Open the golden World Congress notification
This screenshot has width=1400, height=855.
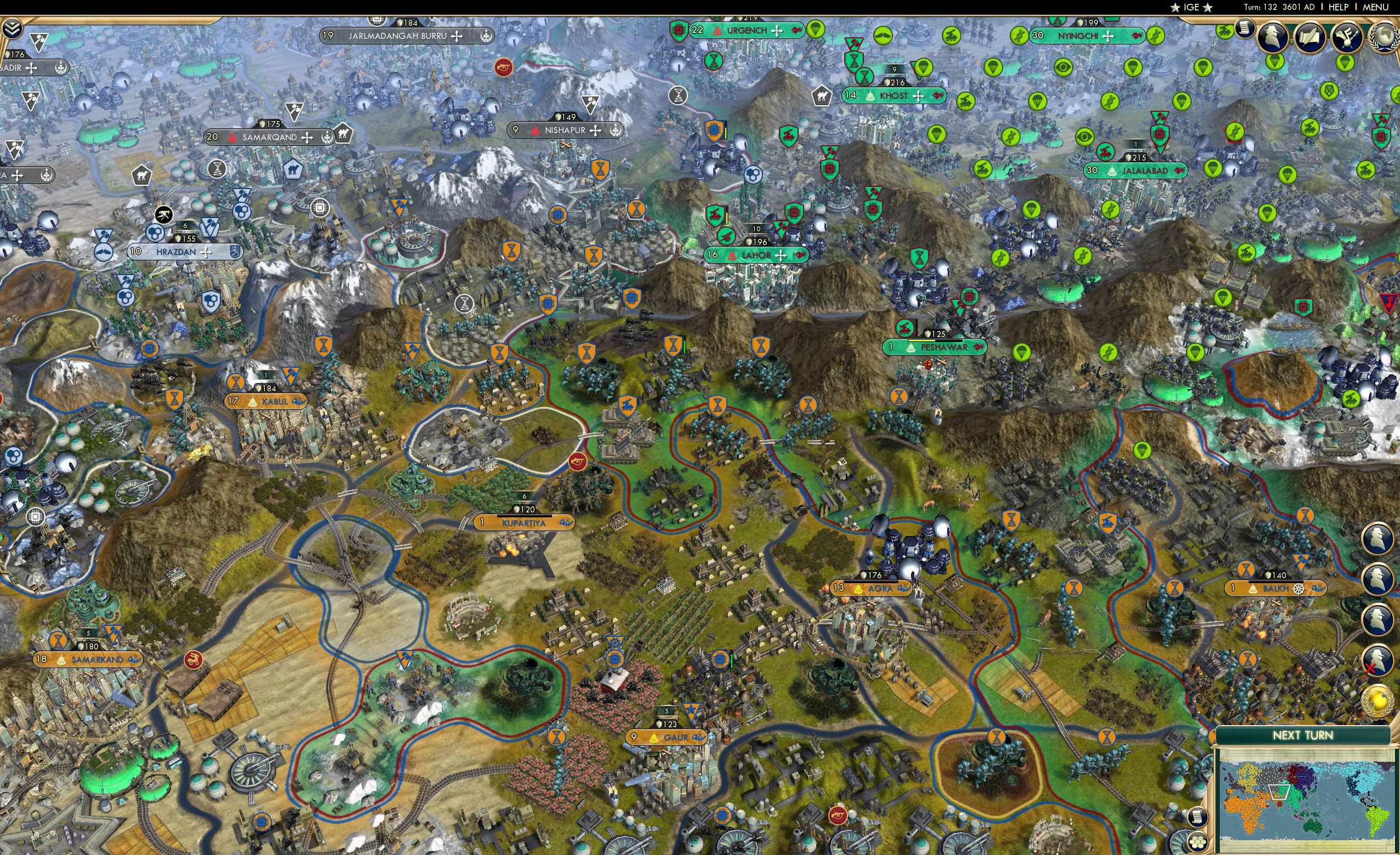coord(1377,700)
